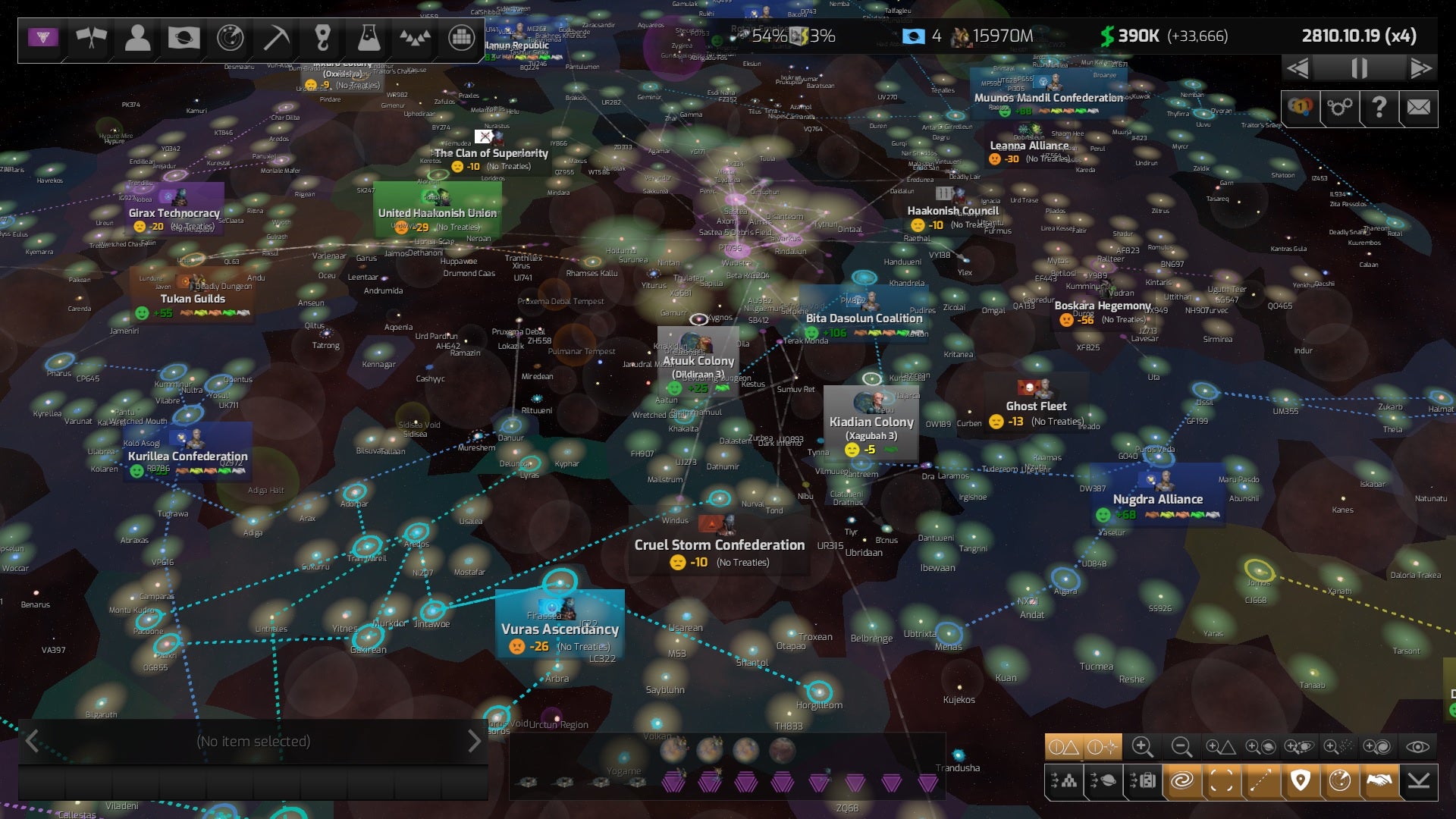This screenshot has height=819, width=1456.
Task: Switch to the purple empire overview tab
Action: point(43,36)
